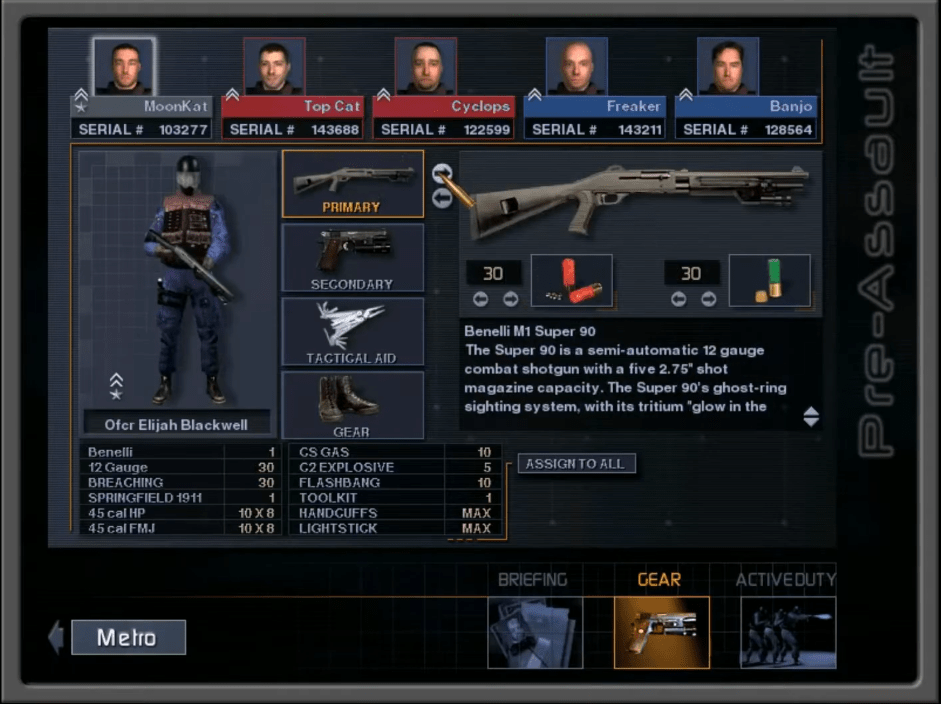Open the Secondary weapon slot
941x704 pixels.
pos(352,258)
